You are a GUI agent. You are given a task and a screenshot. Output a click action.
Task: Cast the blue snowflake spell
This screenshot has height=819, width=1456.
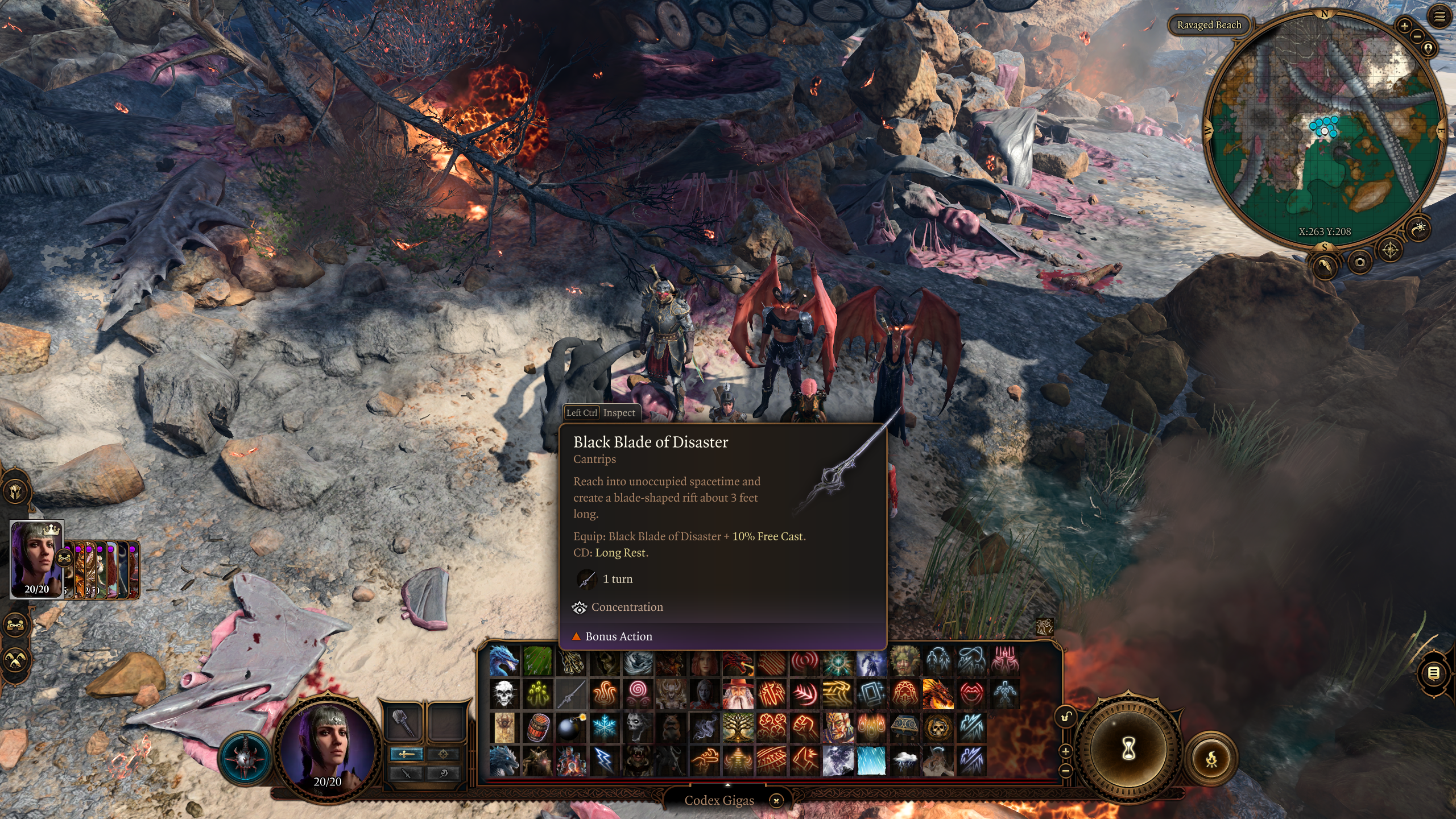tap(604, 728)
